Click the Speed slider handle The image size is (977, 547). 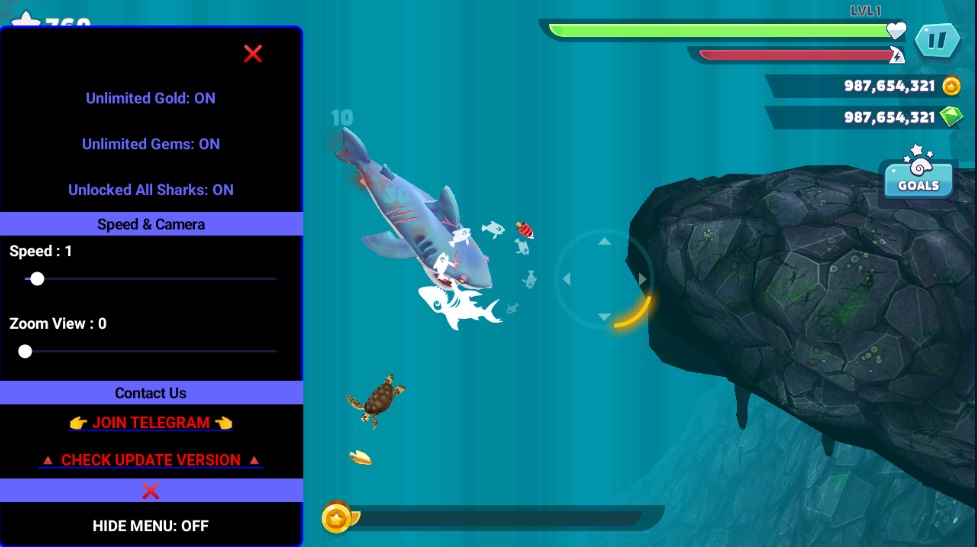(37, 279)
